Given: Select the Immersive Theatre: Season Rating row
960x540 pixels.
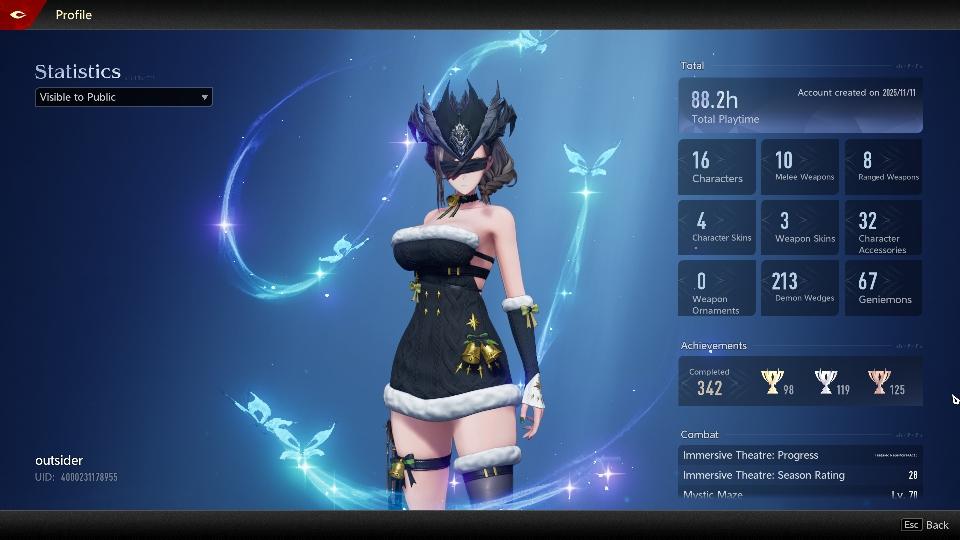Looking at the screenshot, I should pyautogui.click(x=800, y=475).
